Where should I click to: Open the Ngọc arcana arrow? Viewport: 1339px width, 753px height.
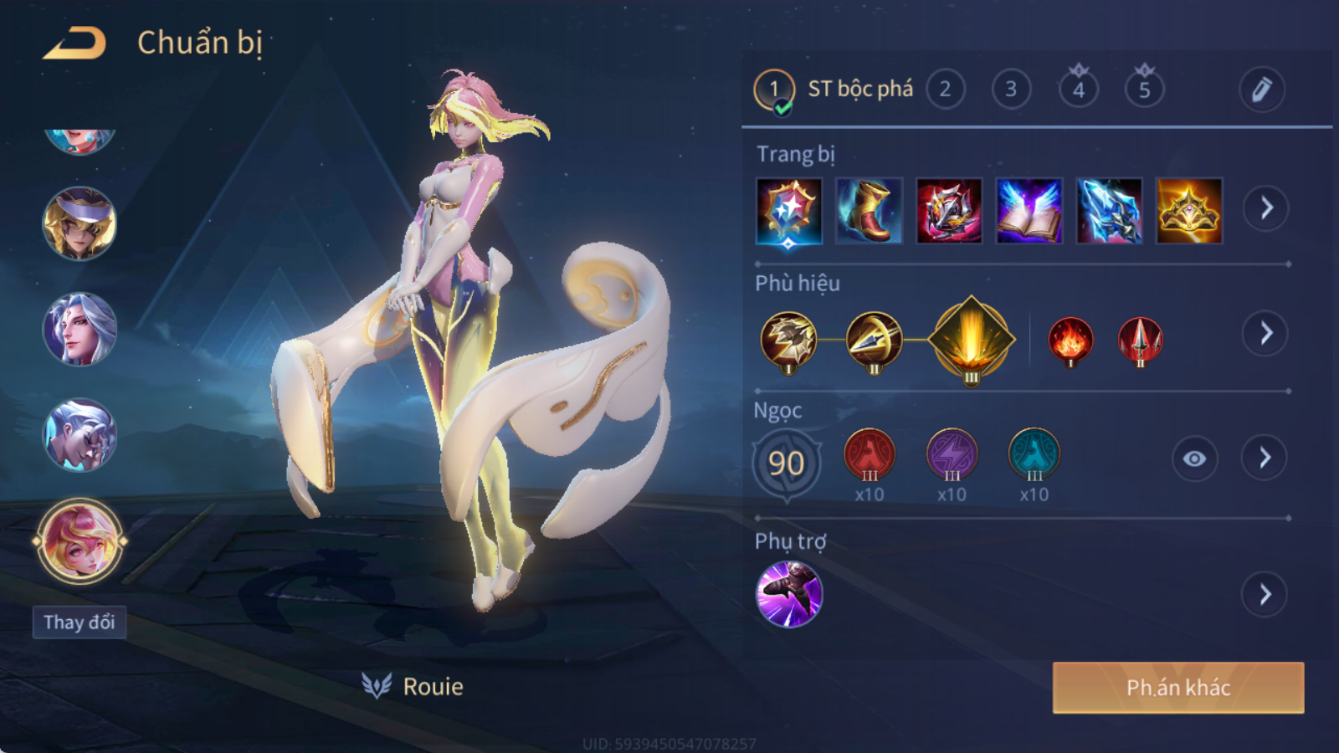point(1265,458)
